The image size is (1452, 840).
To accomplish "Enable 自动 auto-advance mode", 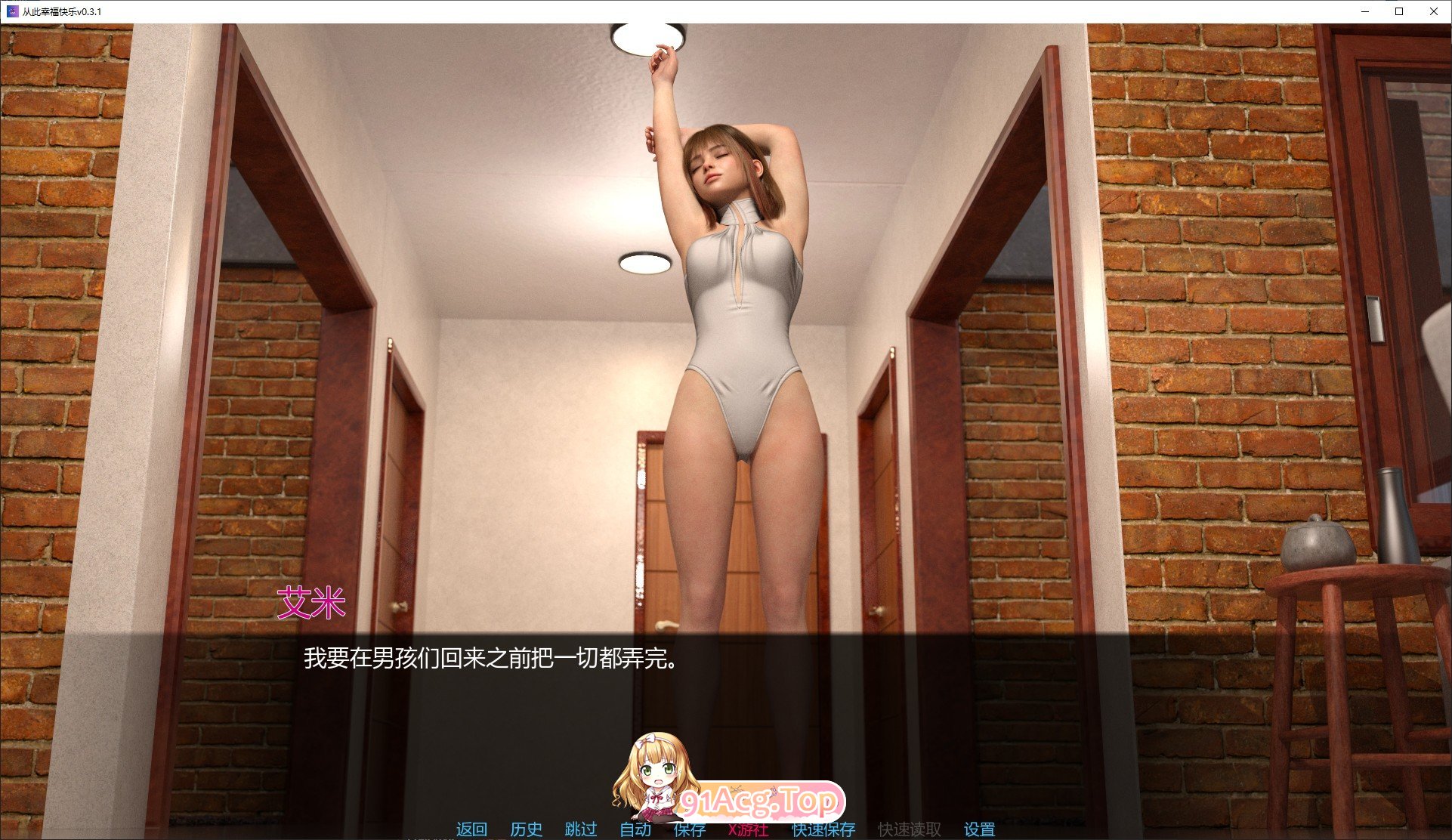I will pyautogui.click(x=636, y=829).
